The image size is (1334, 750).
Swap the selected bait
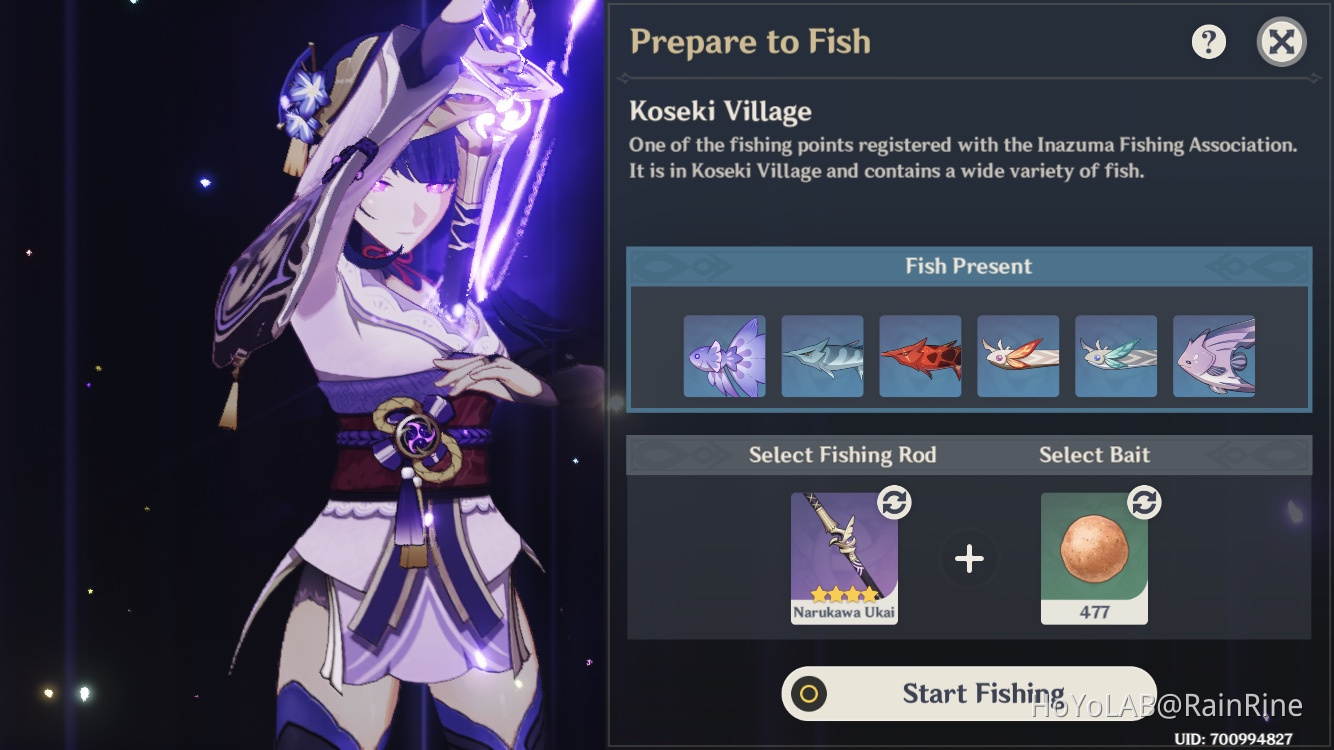click(x=1146, y=503)
